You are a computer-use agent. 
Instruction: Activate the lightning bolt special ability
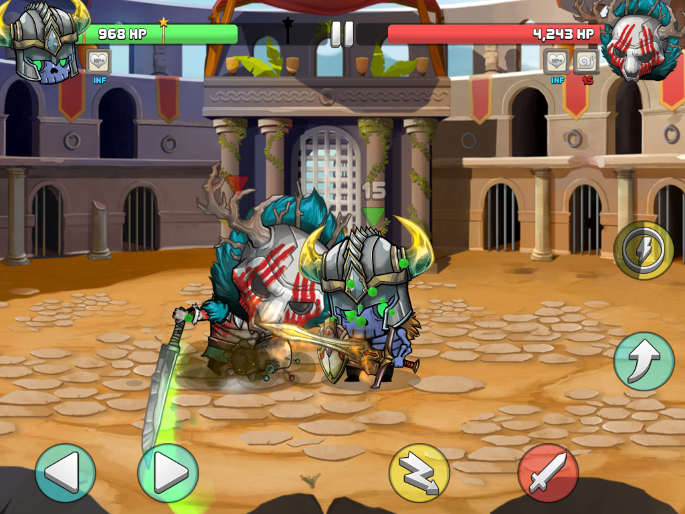[x=643, y=250]
